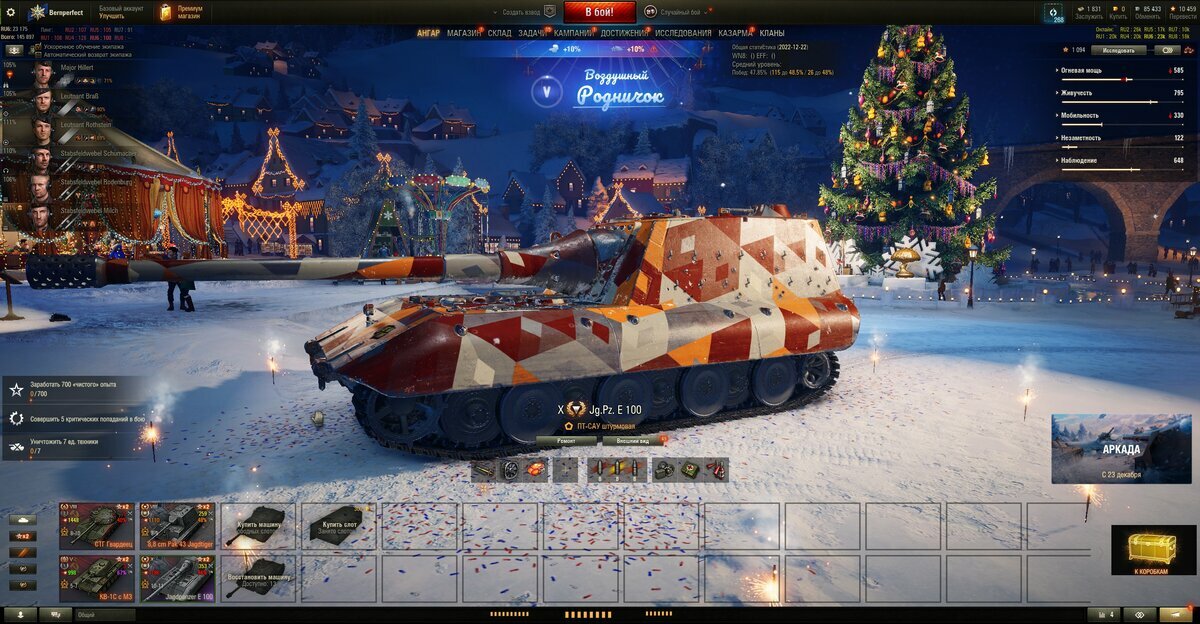Click the Купить слот tile
The height and width of the screenshot is (624, 1200).
click(339, 523)
